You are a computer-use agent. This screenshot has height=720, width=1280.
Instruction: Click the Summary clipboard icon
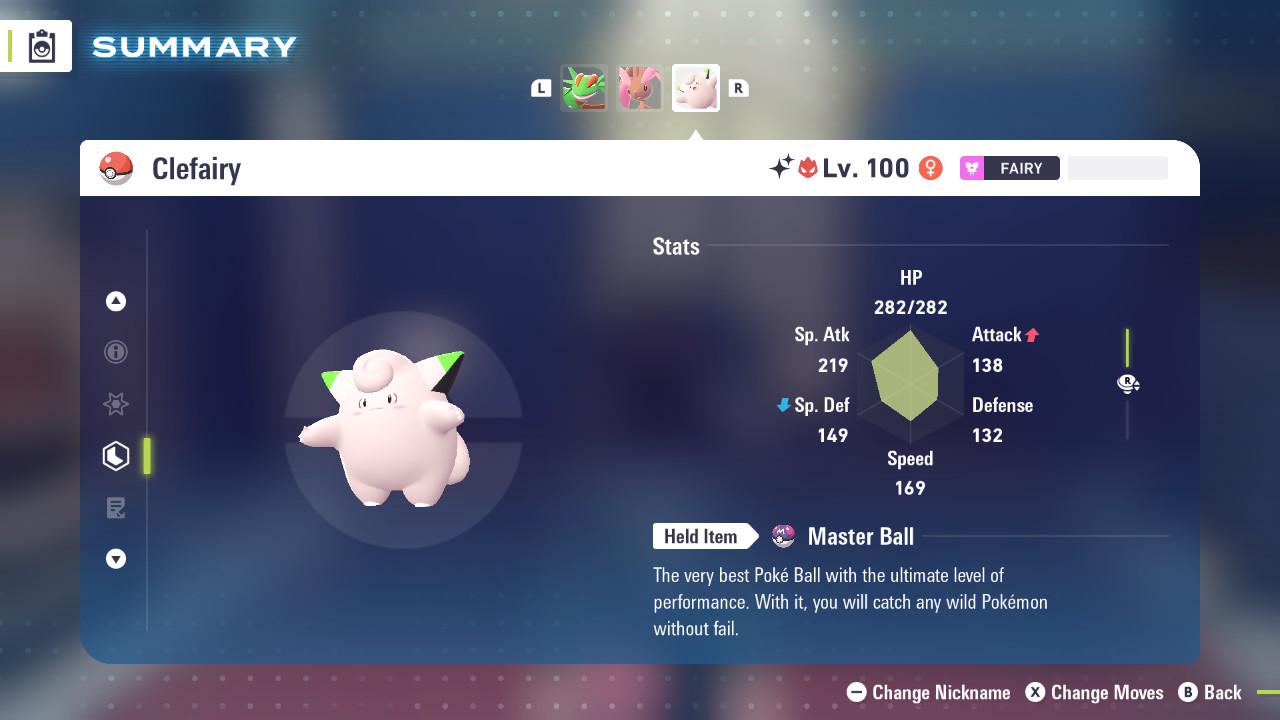[x=42, y=47]
